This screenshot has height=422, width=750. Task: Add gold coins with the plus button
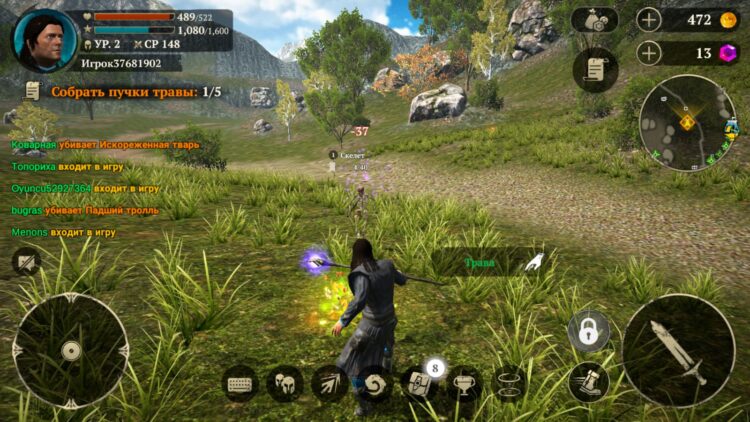pos(650,20)
